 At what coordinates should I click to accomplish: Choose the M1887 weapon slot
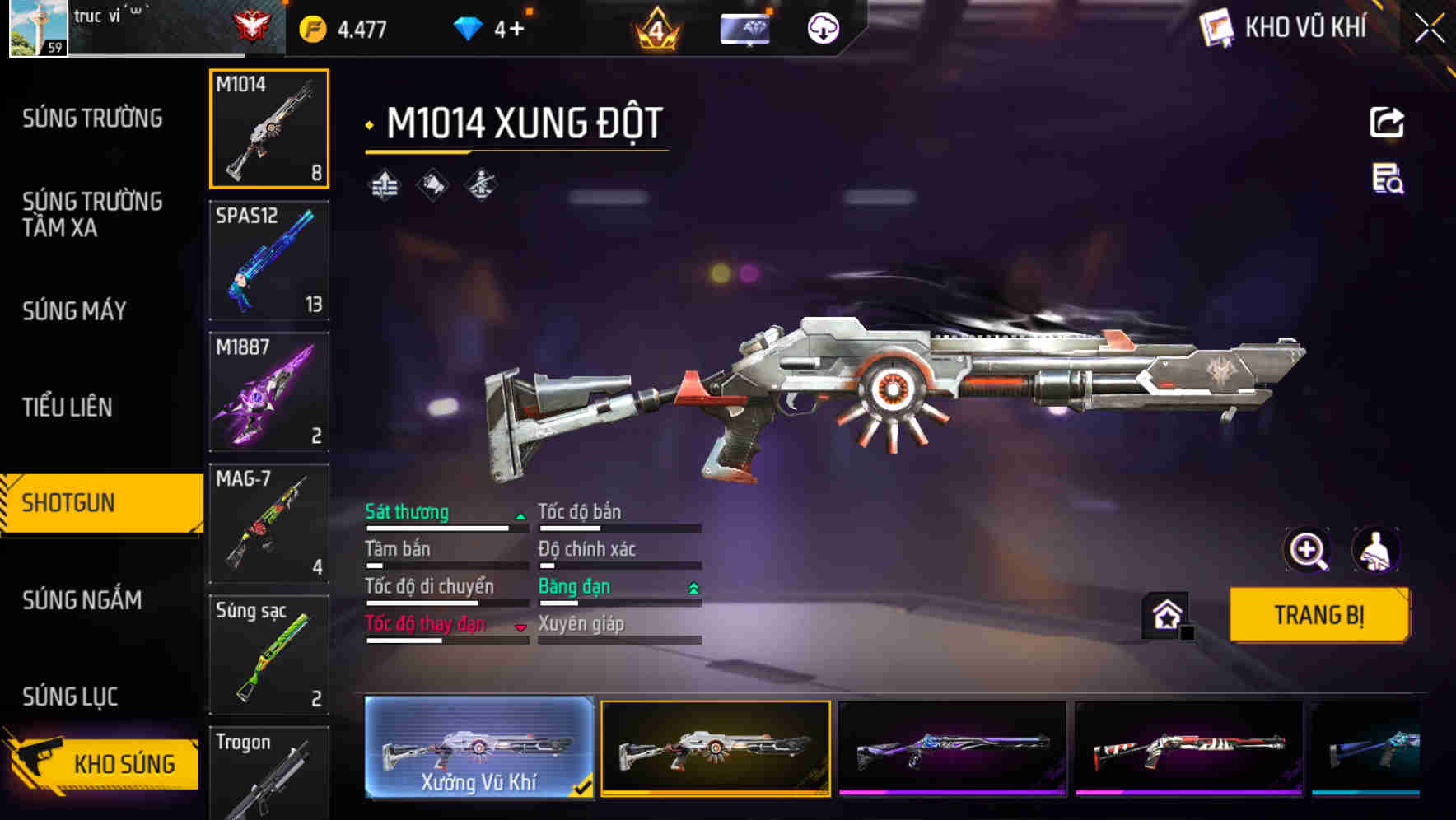269,392
